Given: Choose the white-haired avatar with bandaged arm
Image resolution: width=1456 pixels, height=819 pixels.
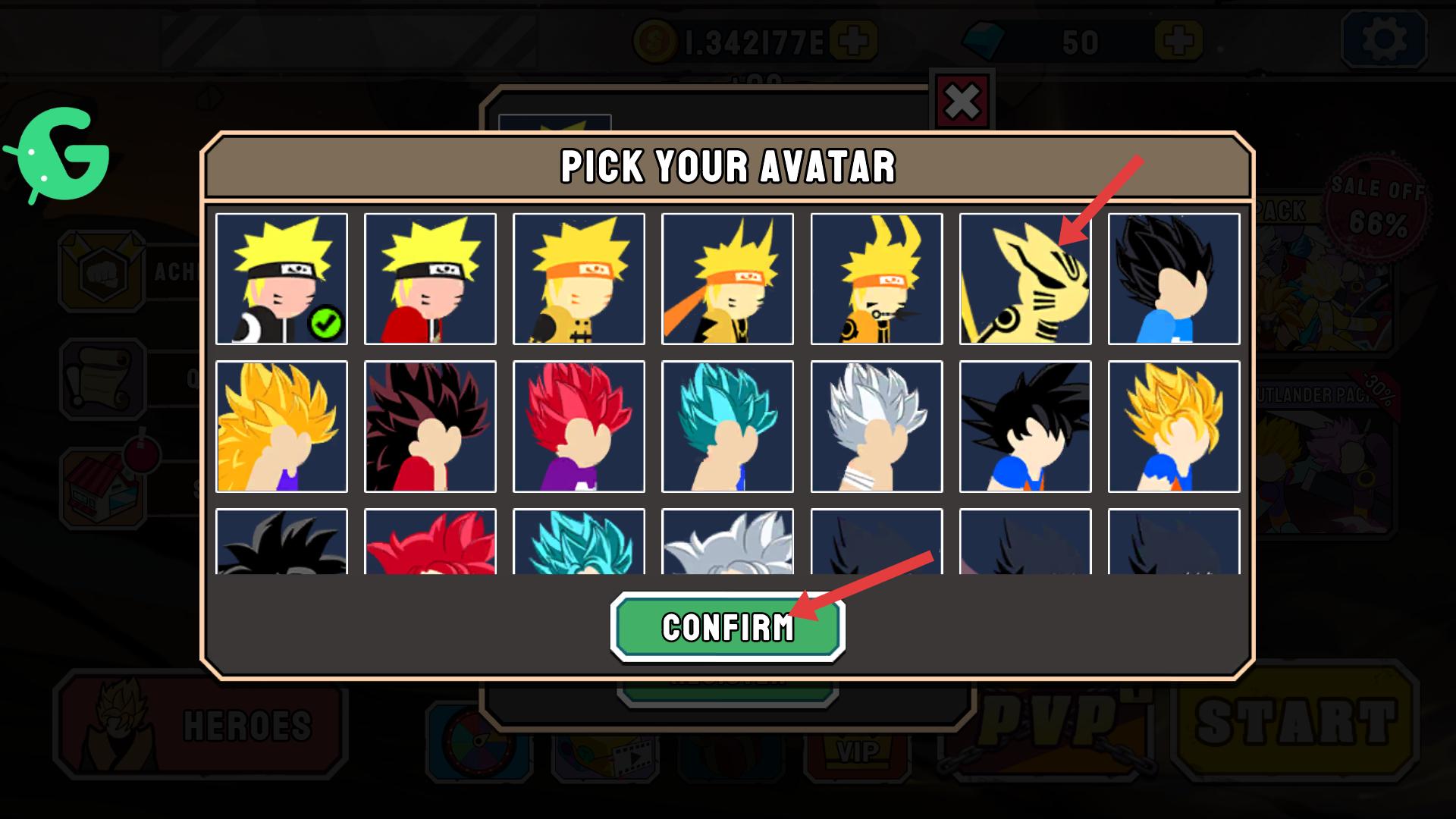Looking at the screenshot, I should click(876, 427).
